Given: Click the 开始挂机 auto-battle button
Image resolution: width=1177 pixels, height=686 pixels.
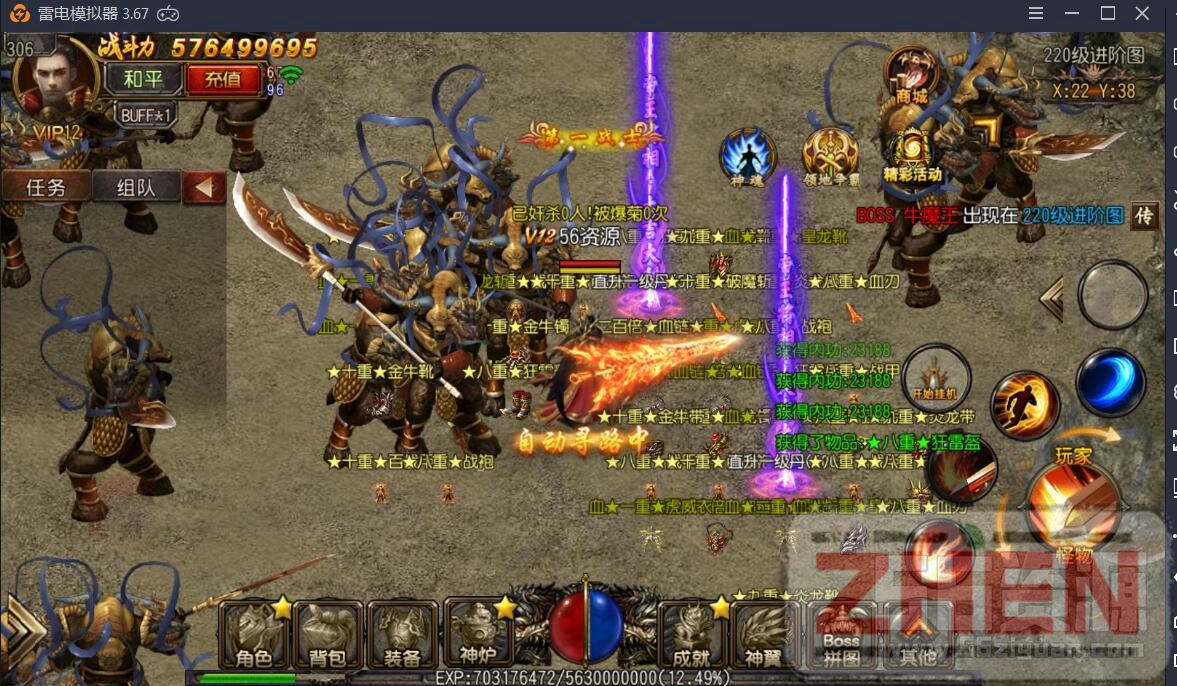Looking at the screenshot, I should click(x=936, y=379).
